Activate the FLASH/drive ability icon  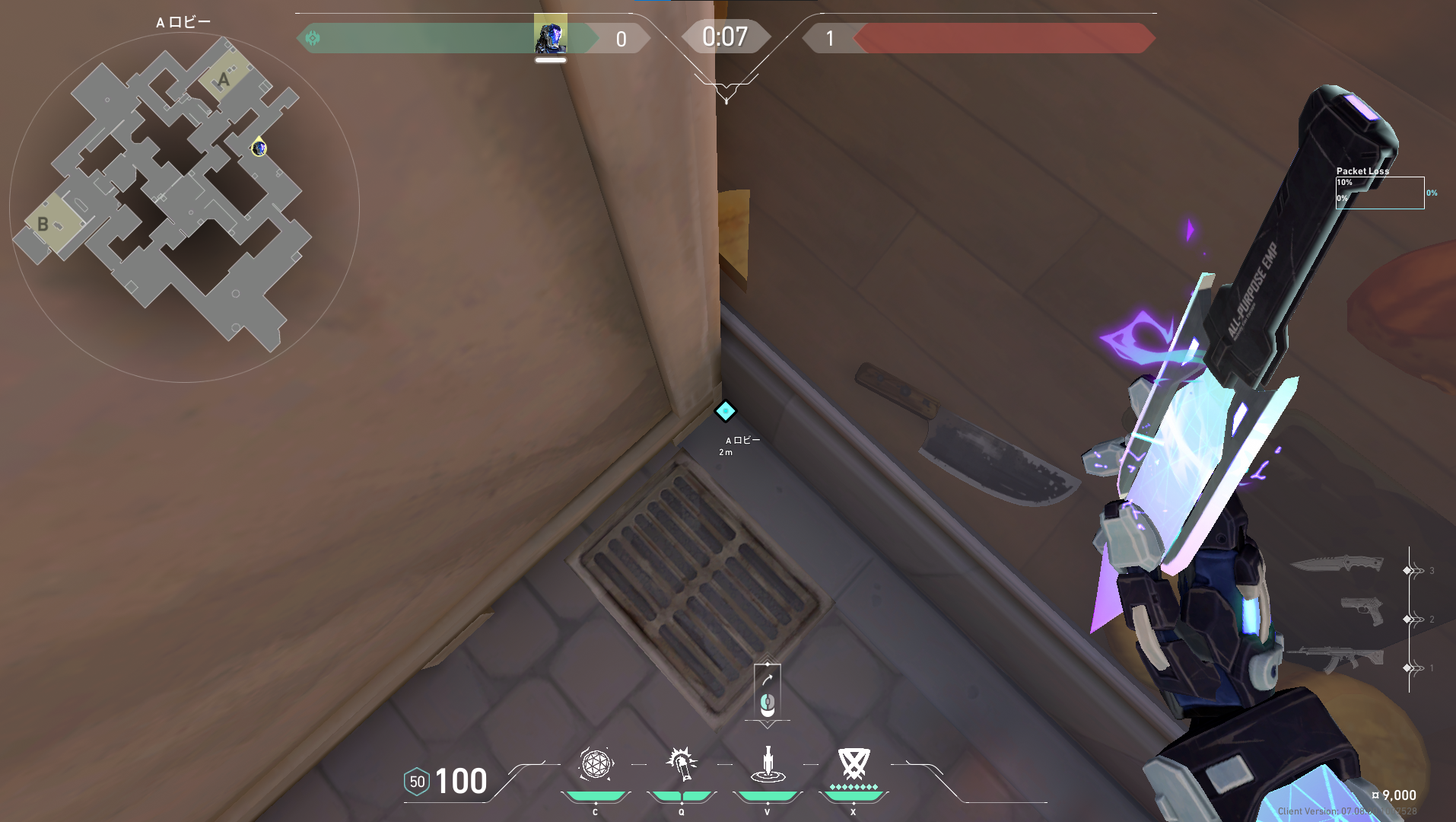coord(682,764)
